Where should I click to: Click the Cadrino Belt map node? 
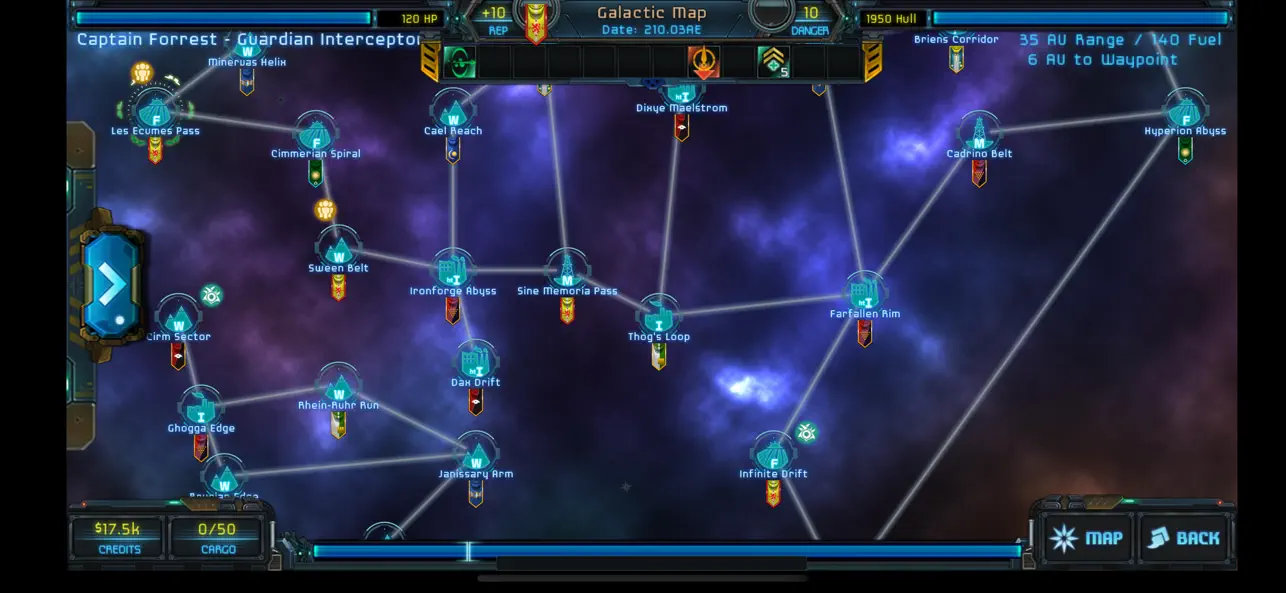[979, 133]
